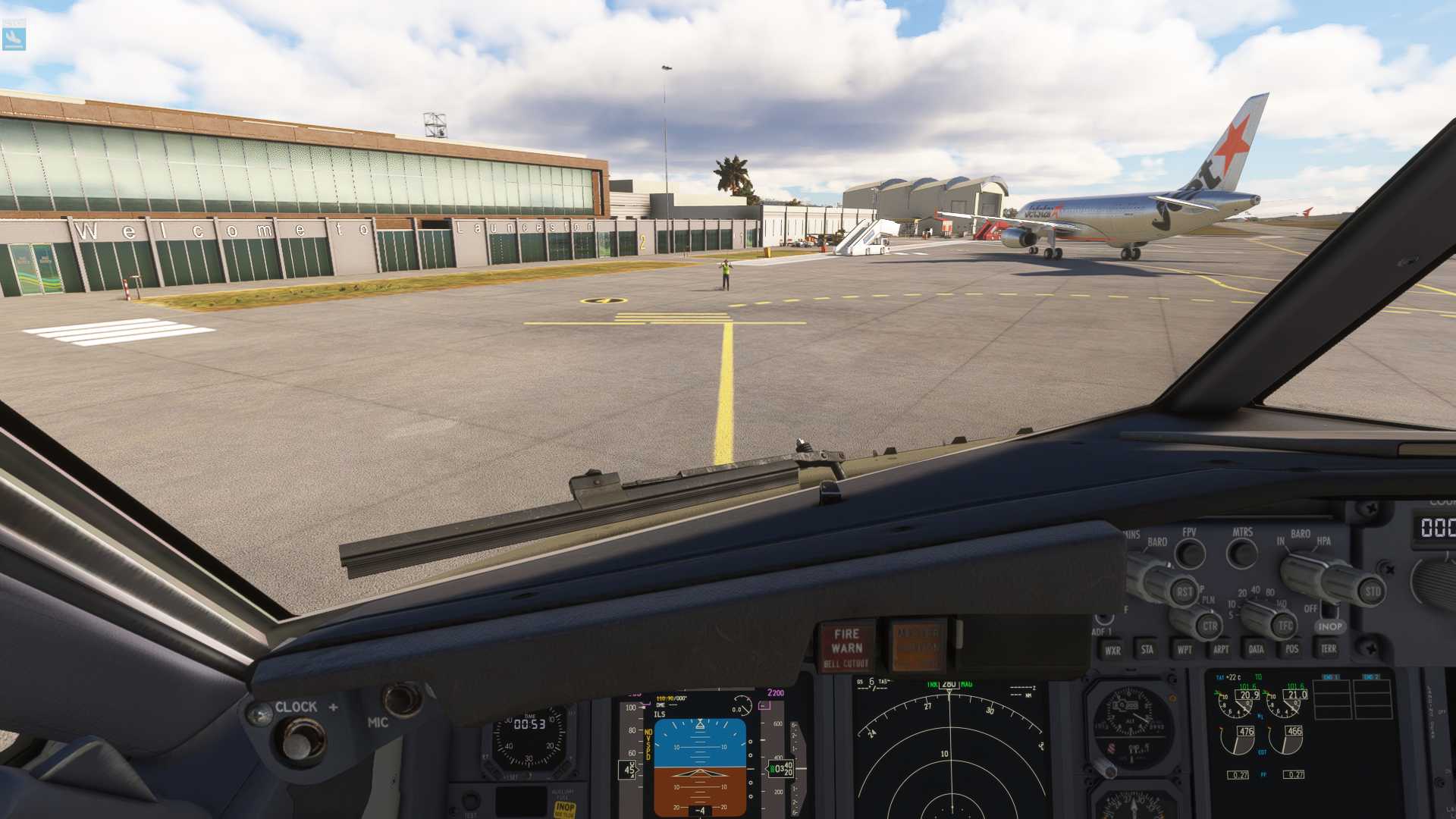1456x819 pixels.
Task: Activate the TERR terrain display button
Action: tap(1329, 648)
